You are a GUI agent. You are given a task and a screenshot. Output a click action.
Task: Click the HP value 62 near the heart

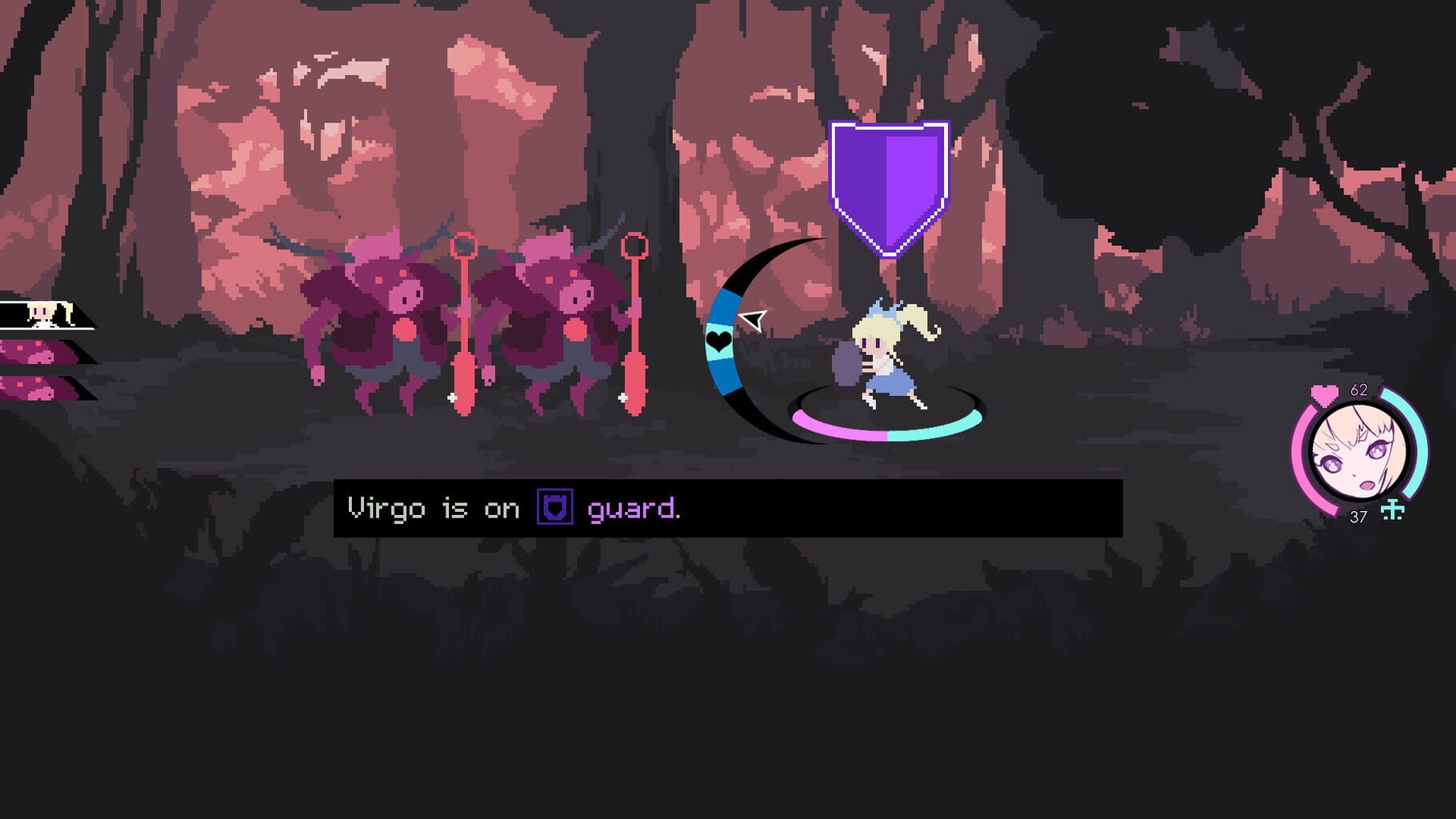pos(1360,390)
